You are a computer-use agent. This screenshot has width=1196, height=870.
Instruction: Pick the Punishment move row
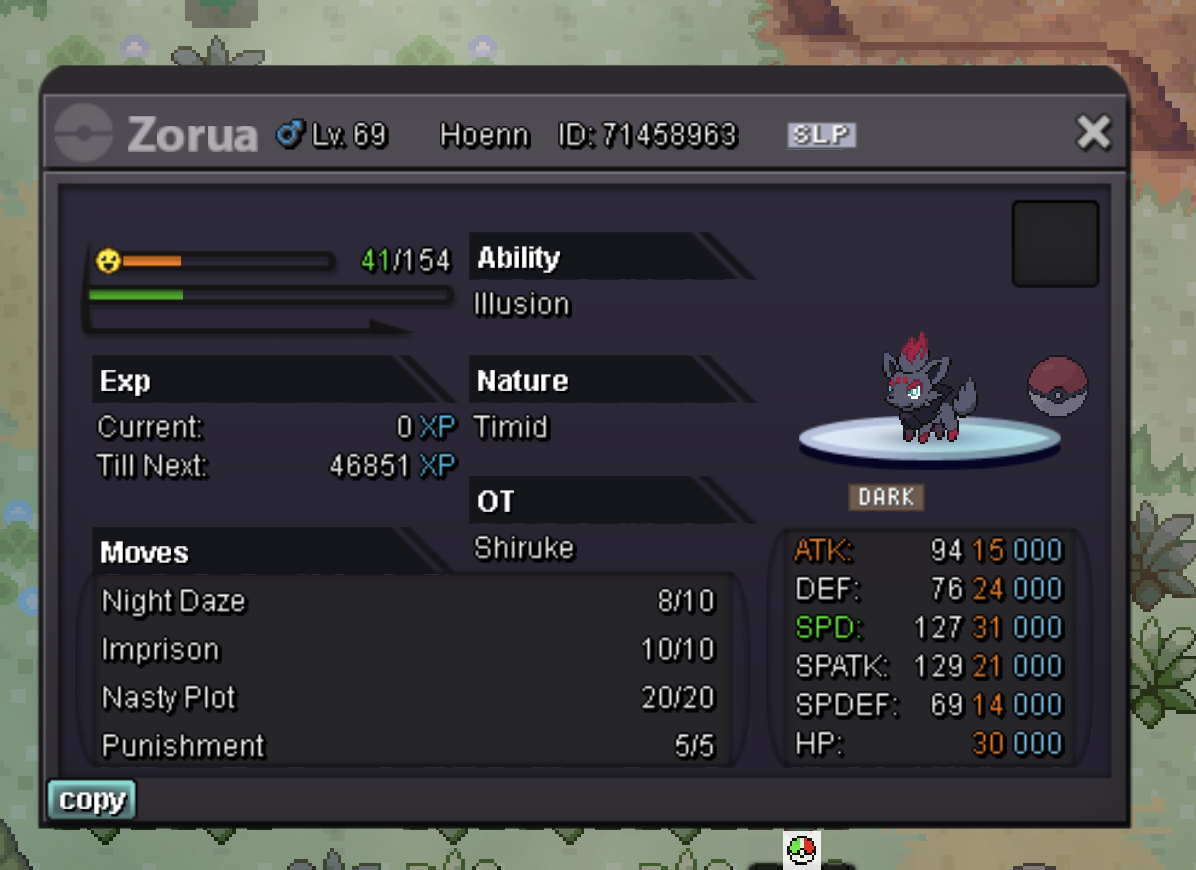(406, 745)
